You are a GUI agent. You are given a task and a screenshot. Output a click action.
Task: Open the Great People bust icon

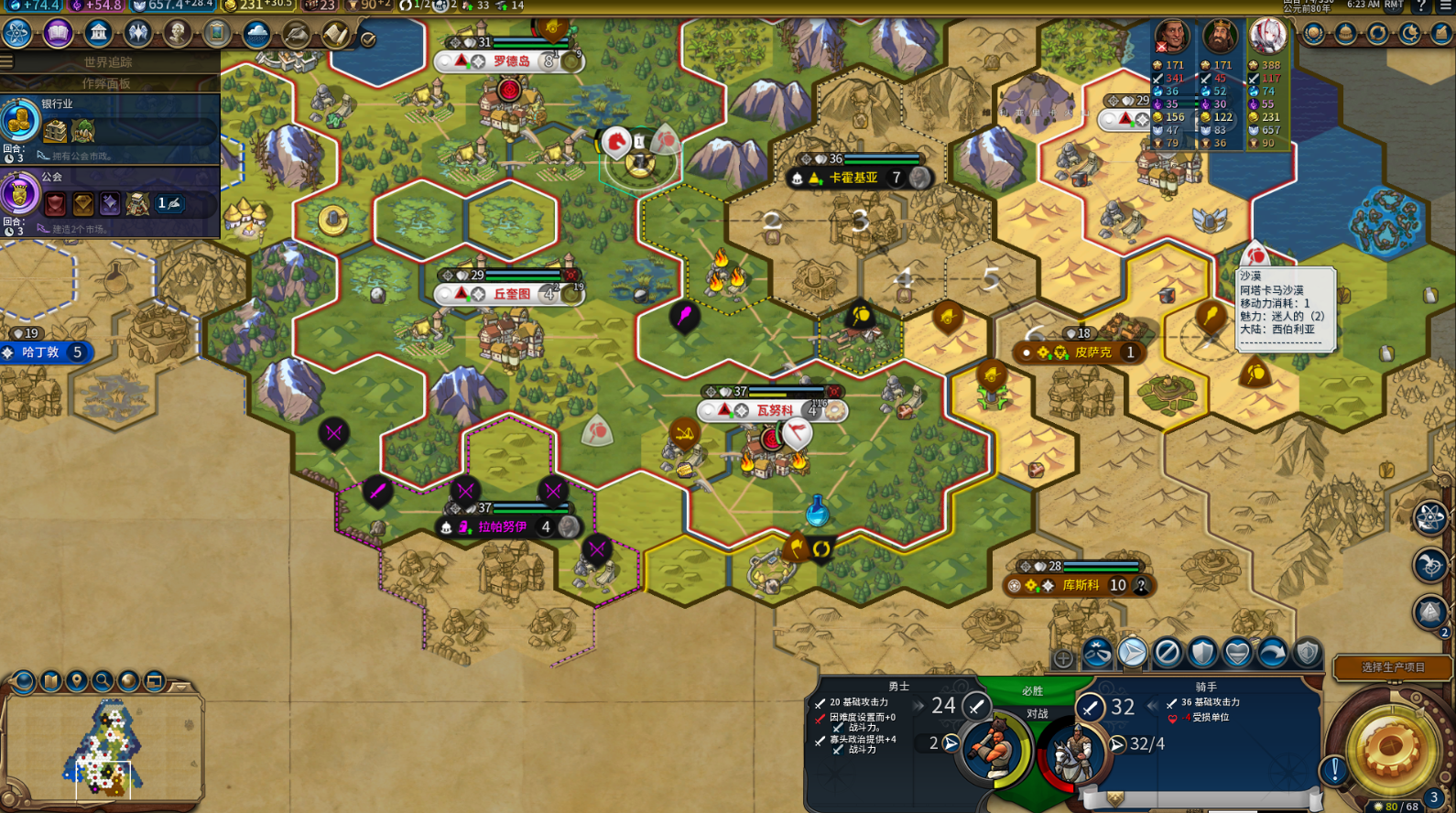tap(177, 34)
